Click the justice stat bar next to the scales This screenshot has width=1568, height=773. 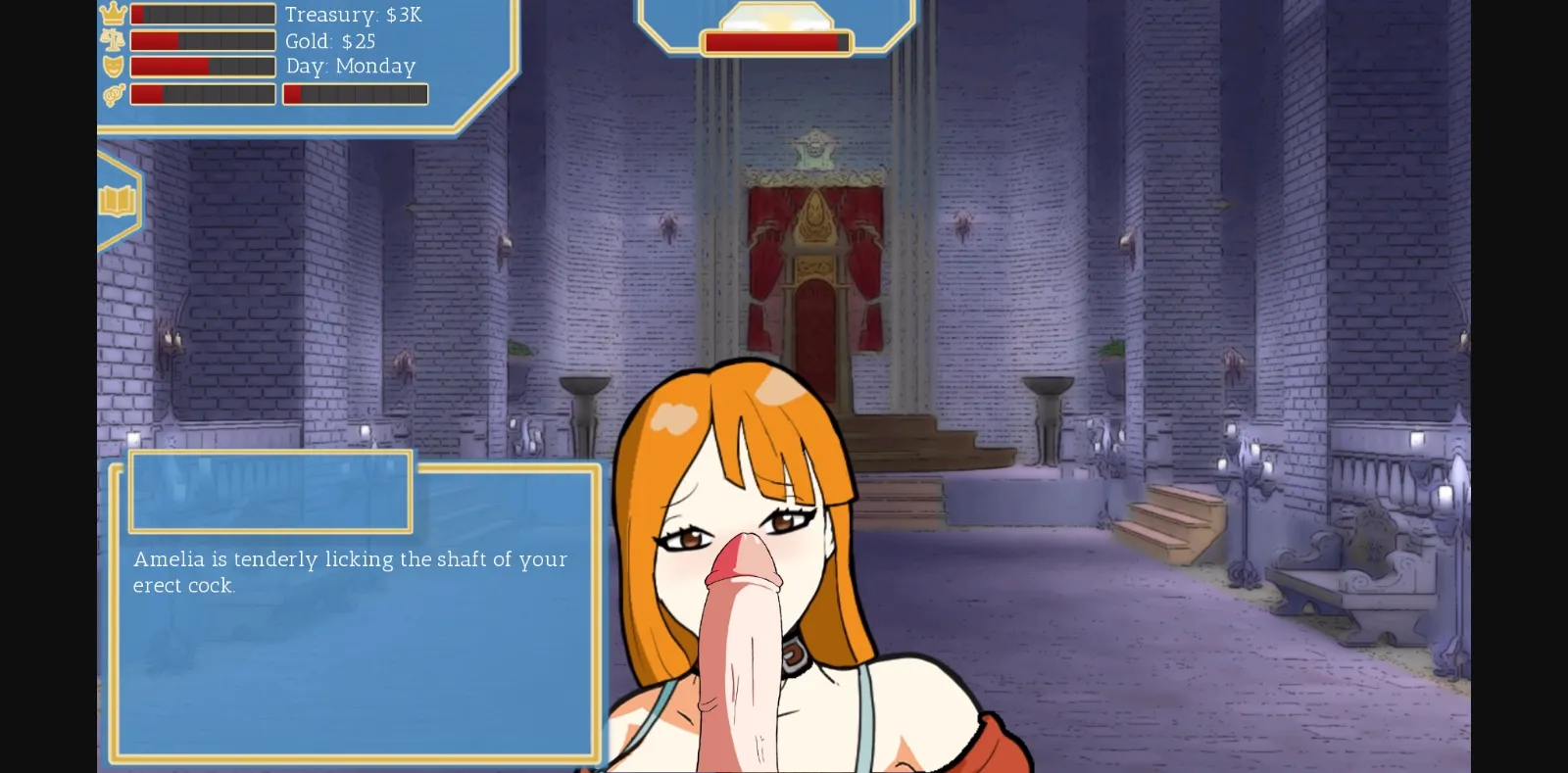coord(203,41)
